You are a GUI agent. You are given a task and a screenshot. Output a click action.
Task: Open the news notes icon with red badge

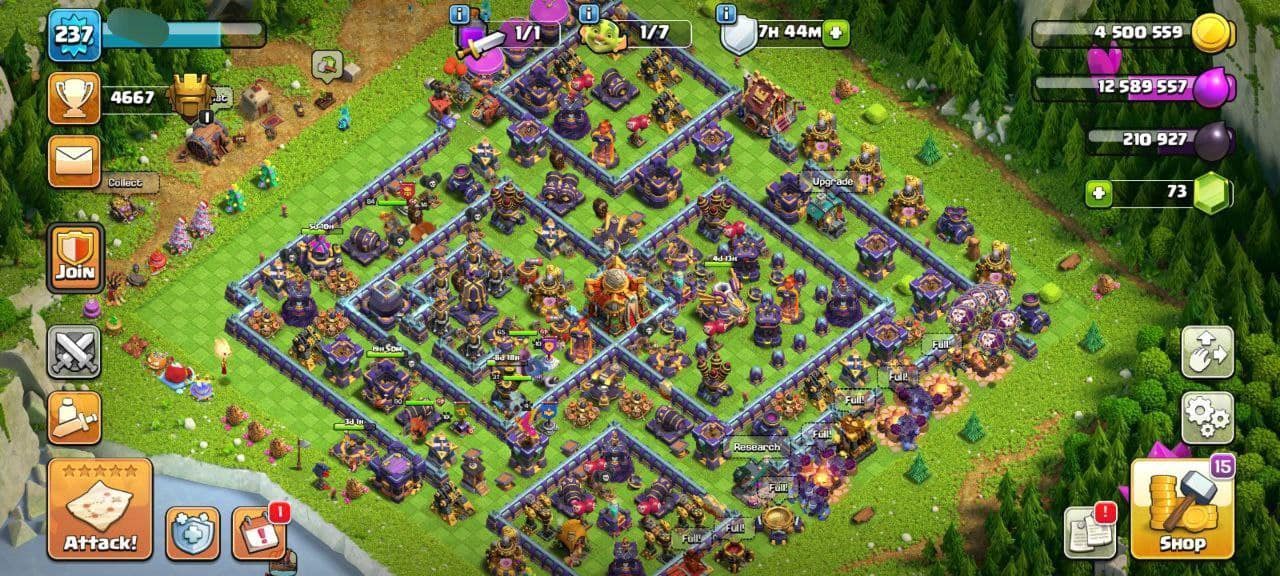pos(1089,532)
